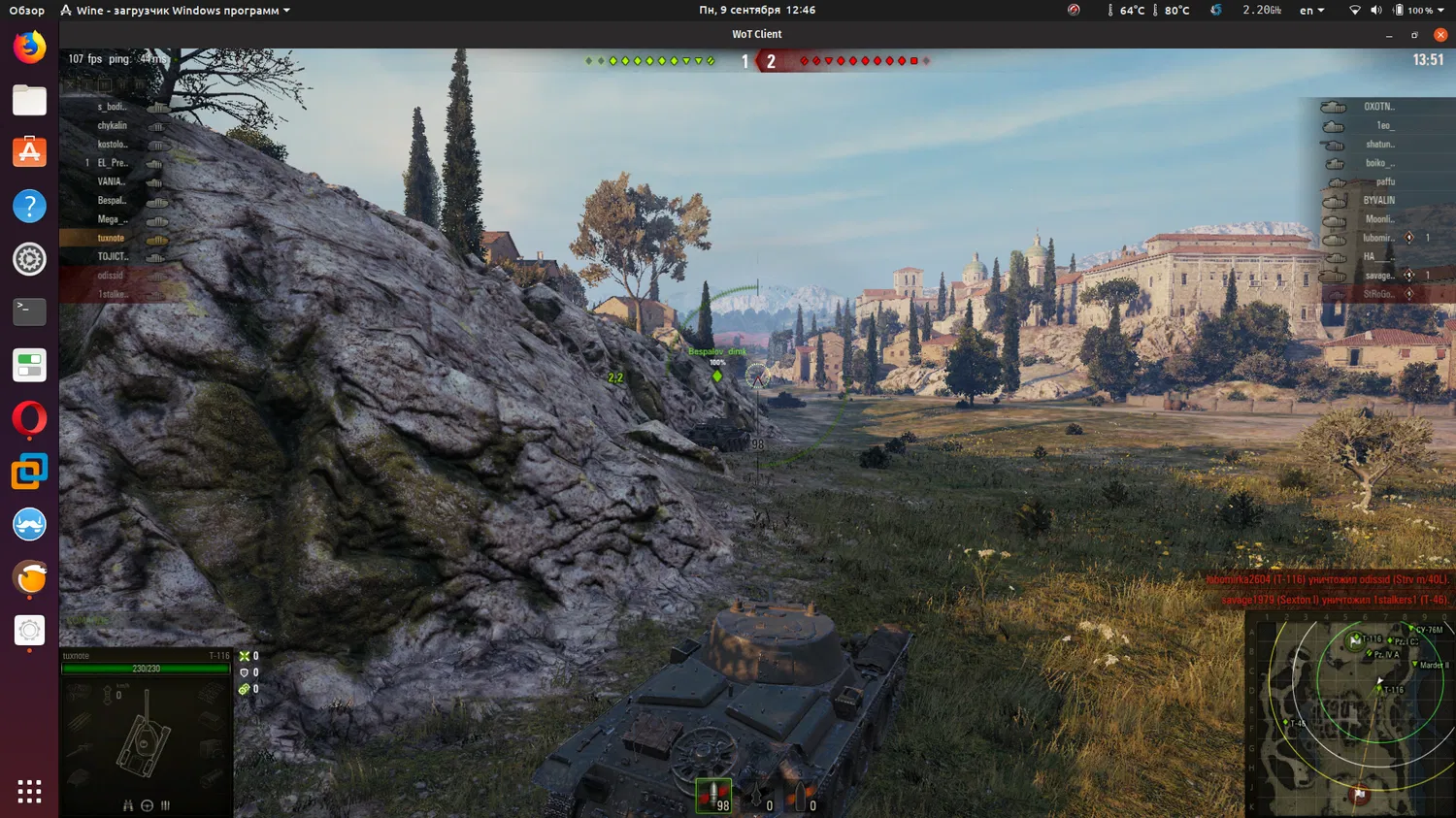
Task: Select tuxnote row in the allied team list
Action: [x=112, y=238]
